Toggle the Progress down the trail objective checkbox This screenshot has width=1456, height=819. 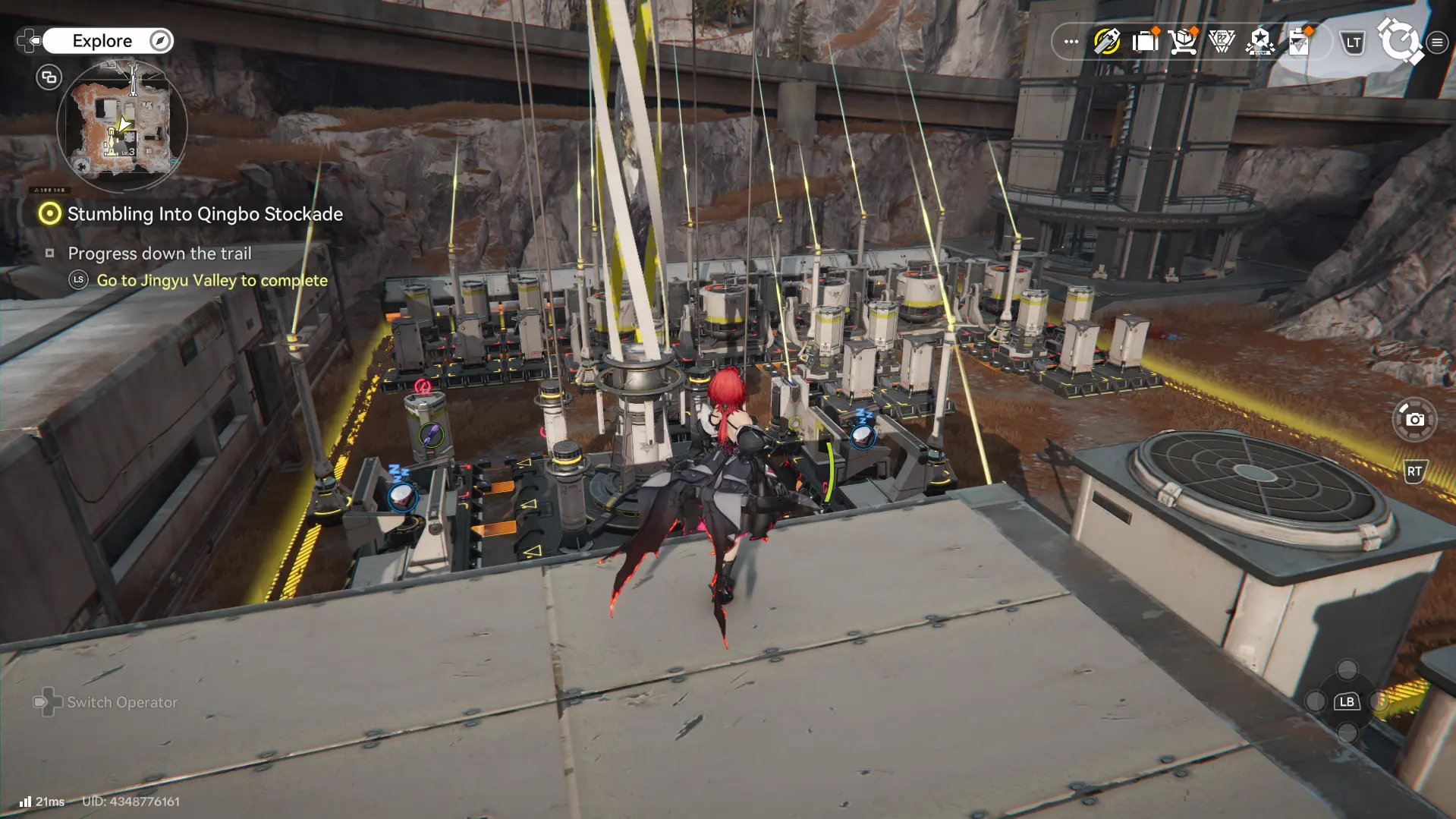(x=52, y=254)
